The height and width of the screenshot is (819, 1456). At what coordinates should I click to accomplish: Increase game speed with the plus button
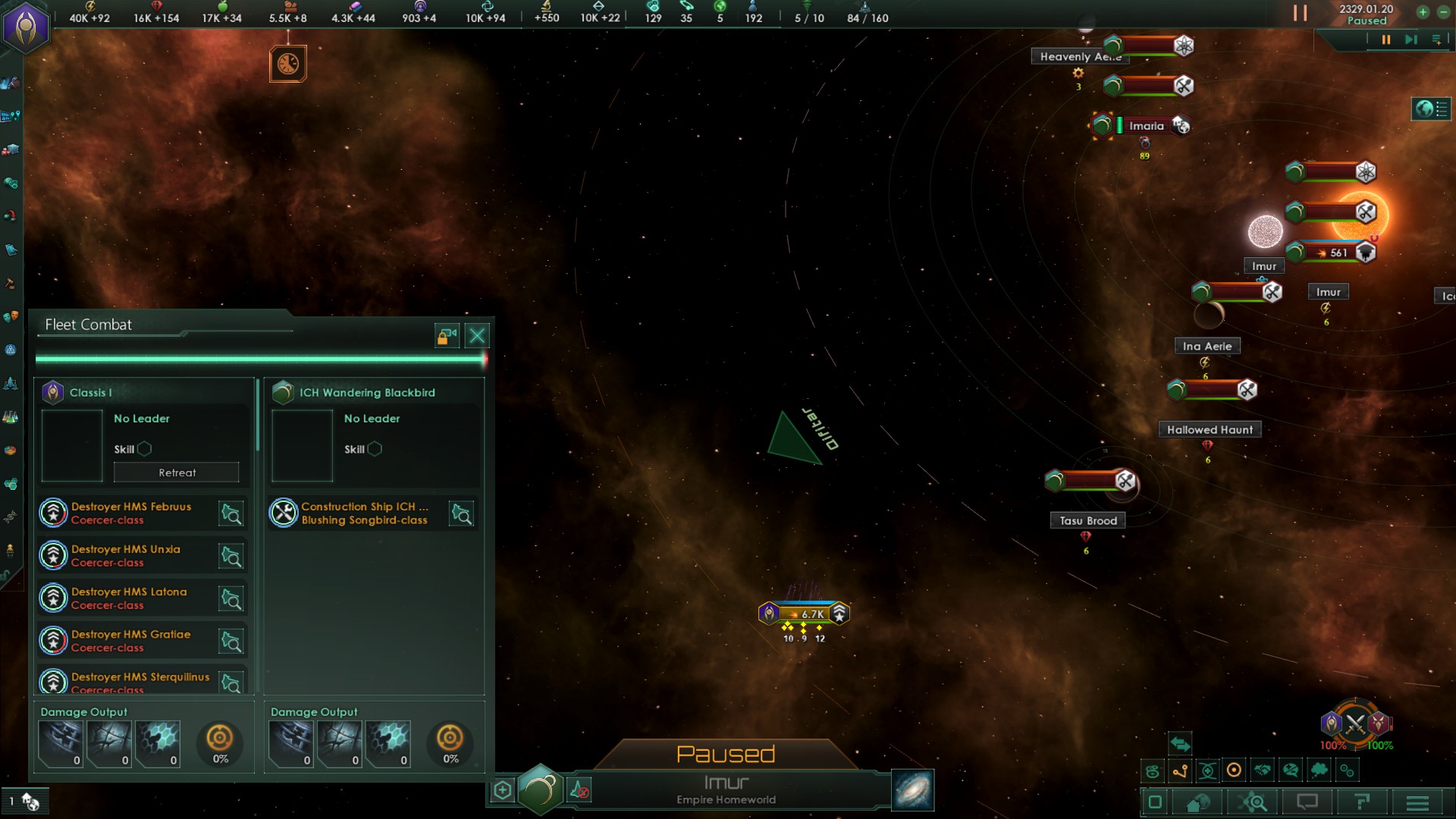[x=1423, y=11]
